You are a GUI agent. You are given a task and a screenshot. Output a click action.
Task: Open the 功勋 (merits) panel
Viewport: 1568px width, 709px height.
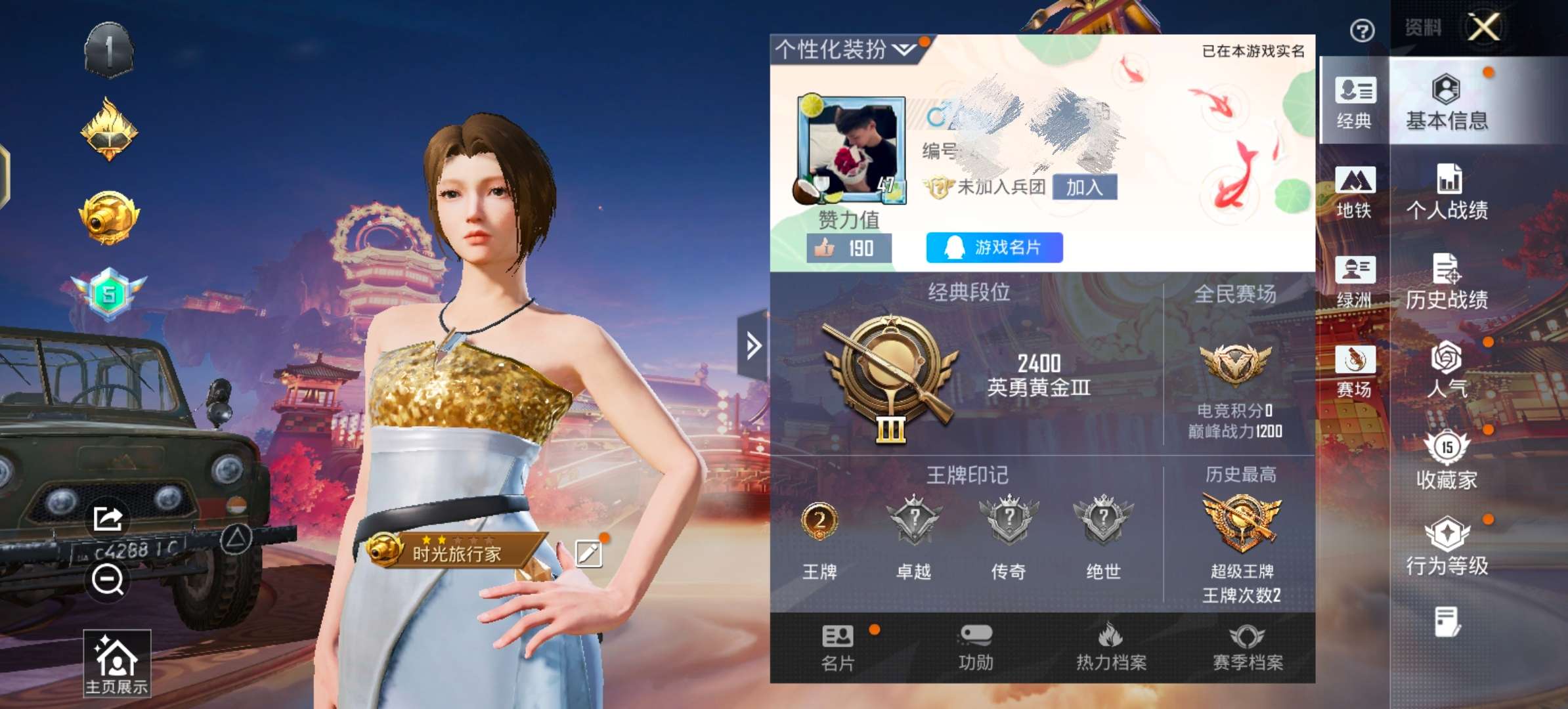976,650
